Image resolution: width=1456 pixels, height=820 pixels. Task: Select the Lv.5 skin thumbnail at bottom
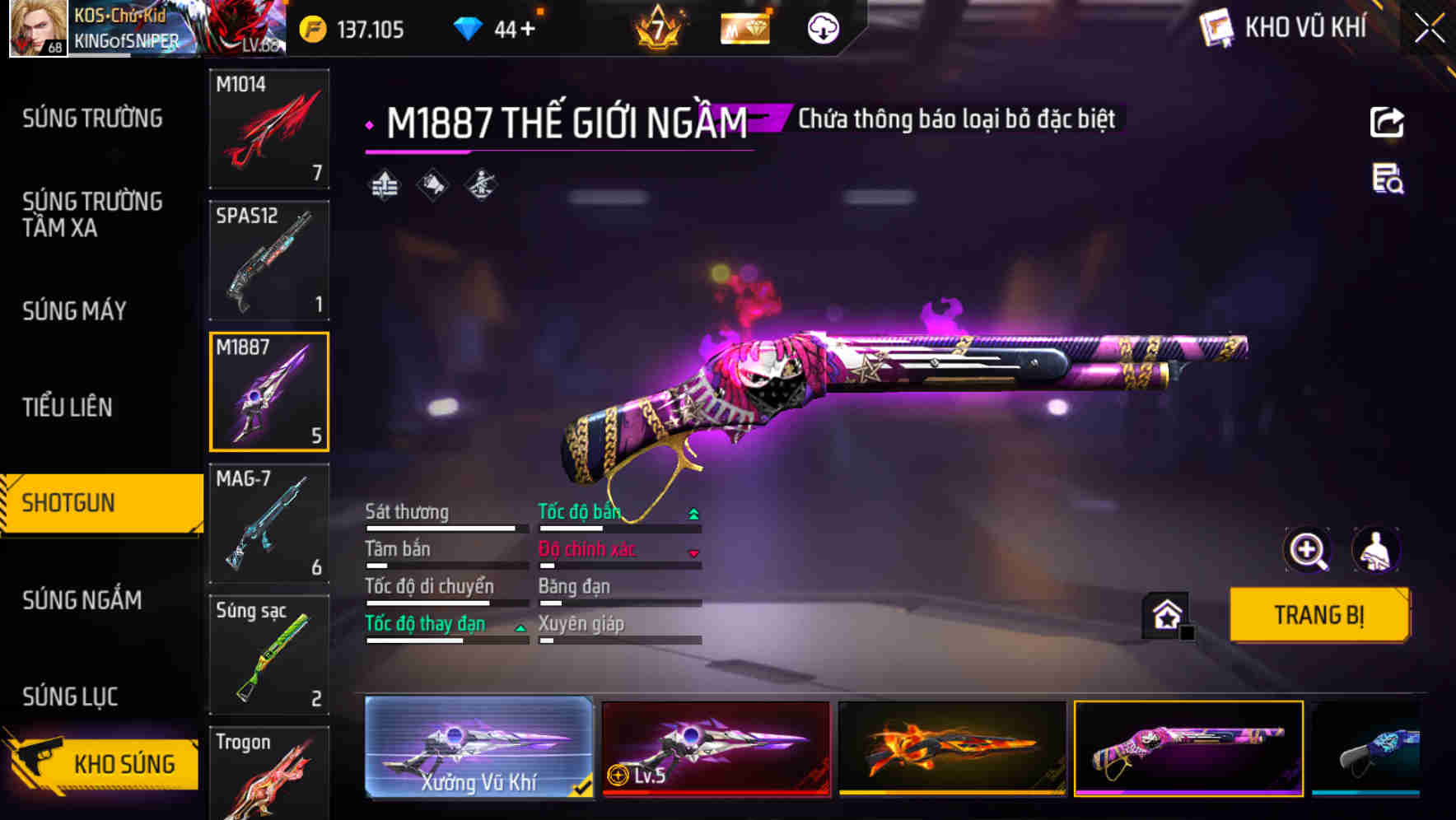[x=715, y=748]
